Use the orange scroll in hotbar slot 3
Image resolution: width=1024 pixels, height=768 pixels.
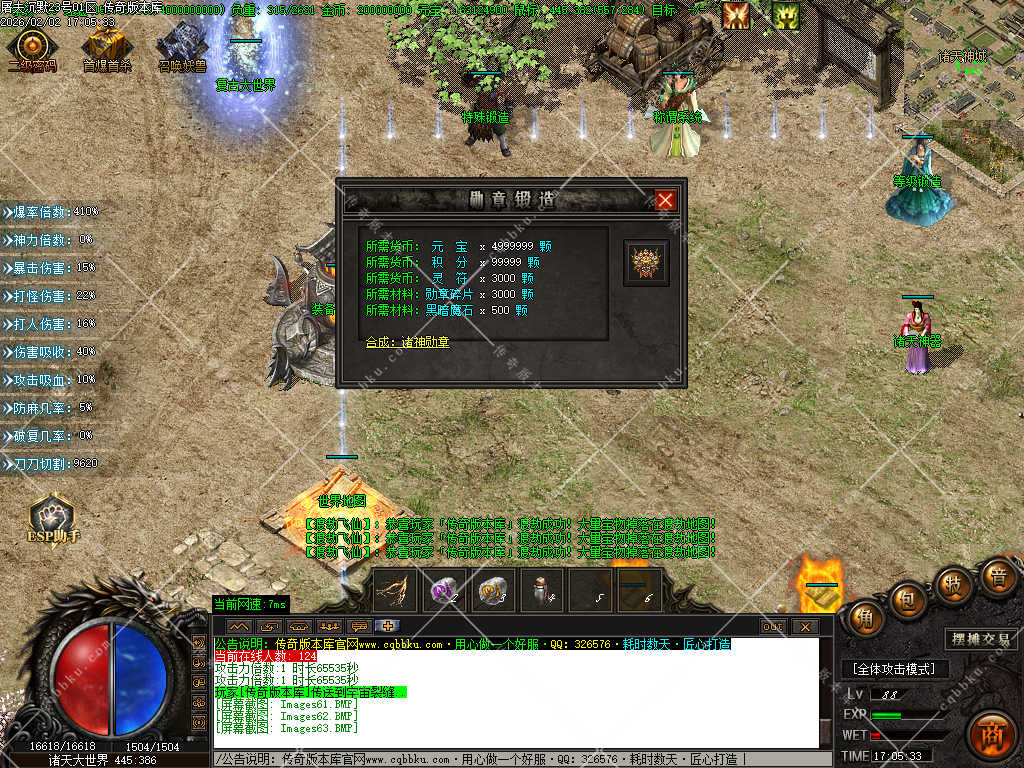point(493,590)
